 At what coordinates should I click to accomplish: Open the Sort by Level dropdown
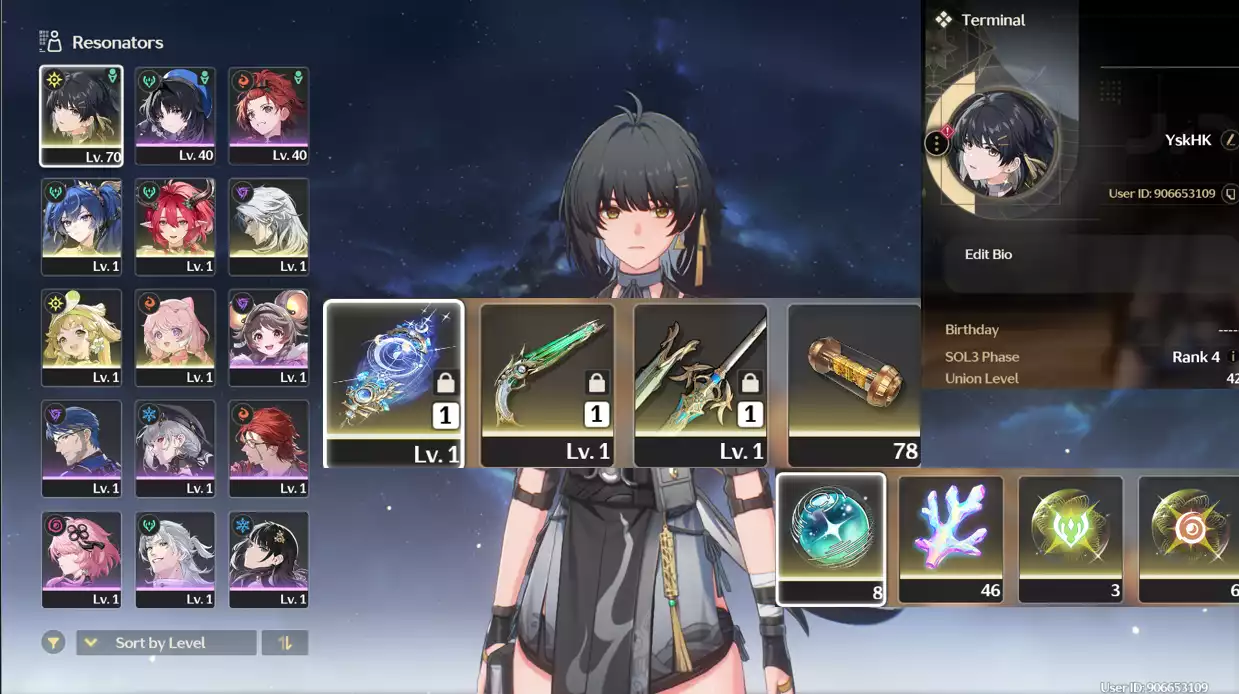(166, 643)
